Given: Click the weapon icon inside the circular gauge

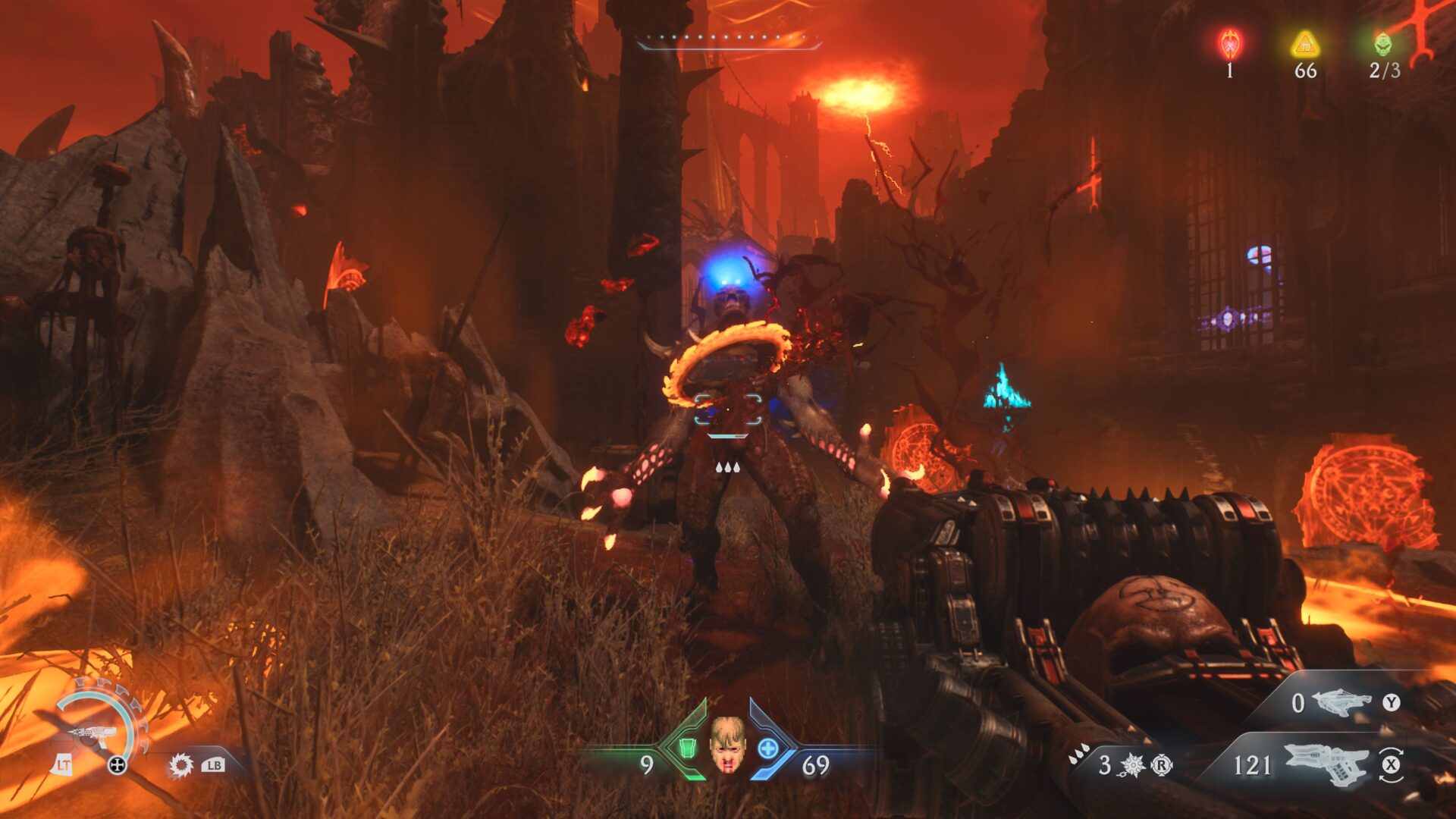Looking at the screenshot, I should 92,733.
